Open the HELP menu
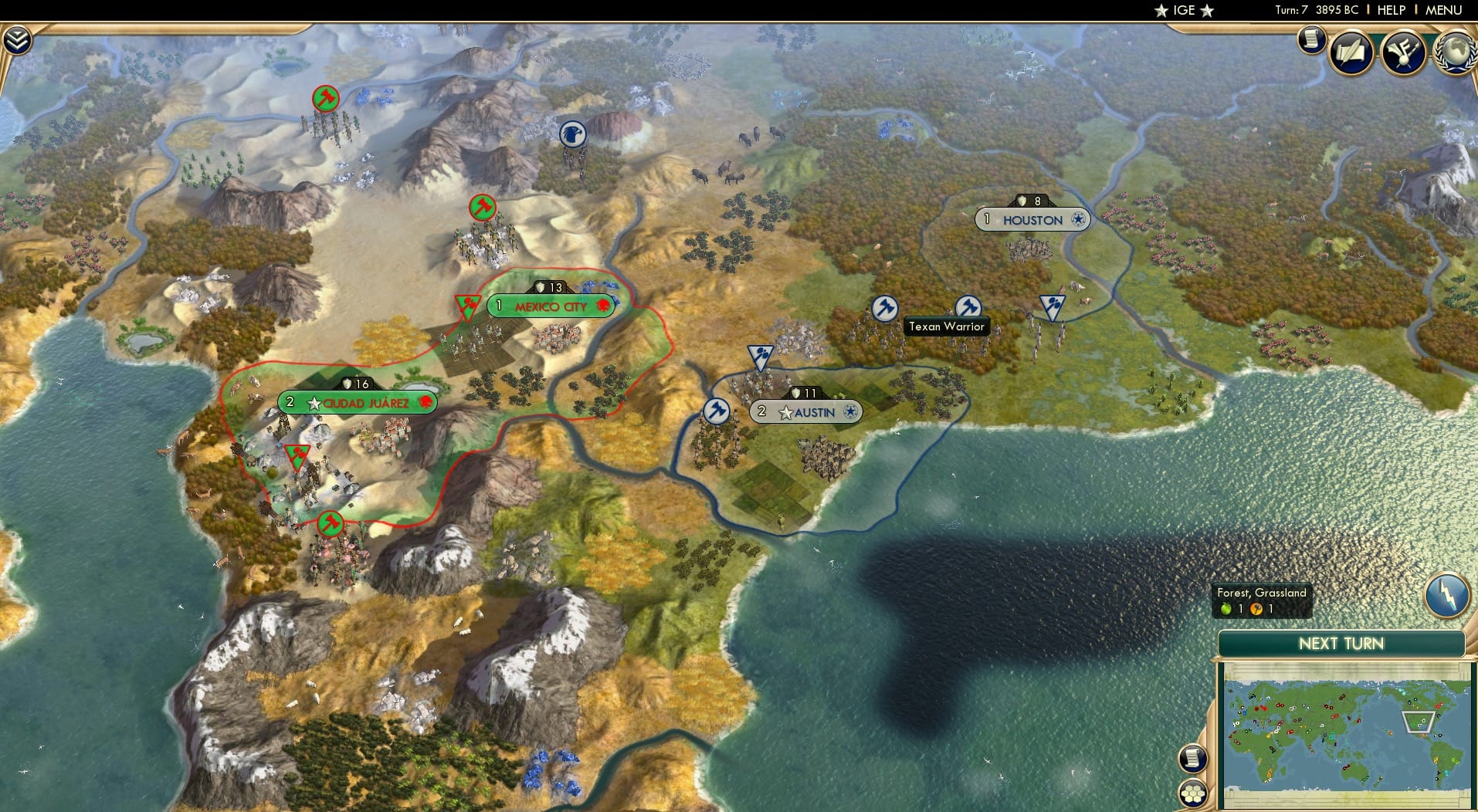This screenshot has height=812, width=1478. click(x=1390, y=10)
